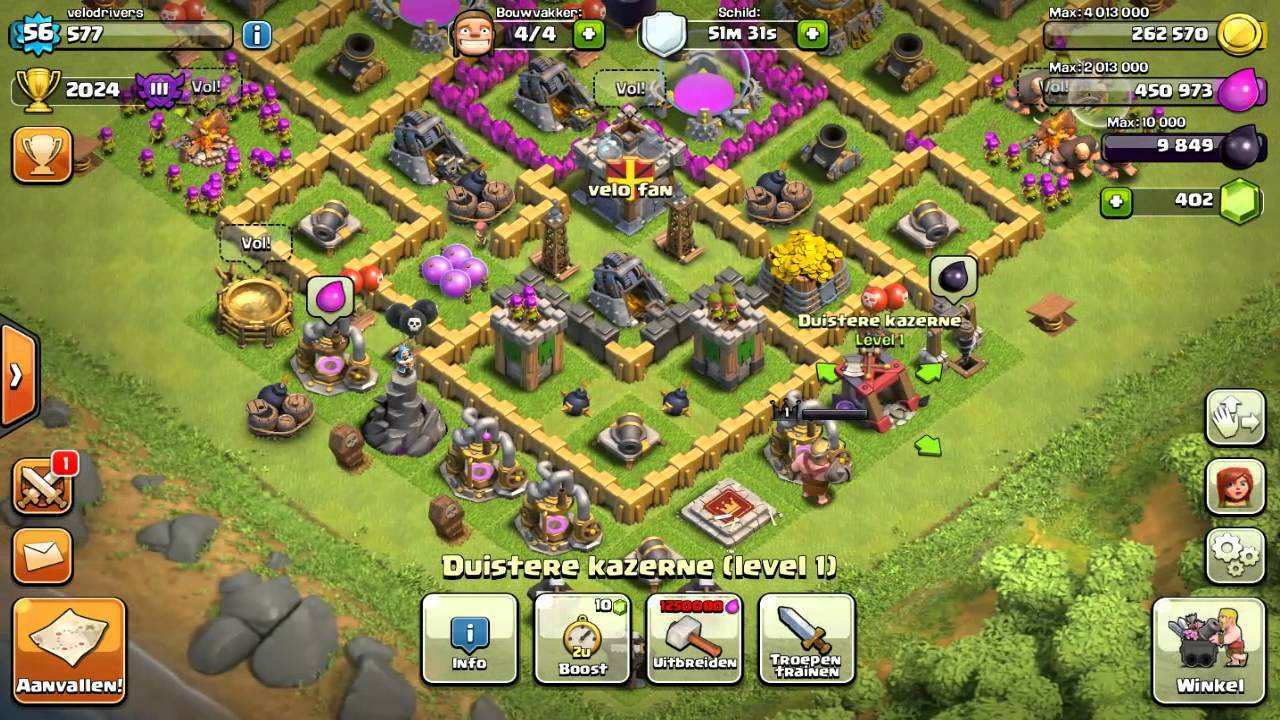Screen dimensions: 1280x720
Task: Open the red-haired hero portrait button
Action: coord(1235,487)
